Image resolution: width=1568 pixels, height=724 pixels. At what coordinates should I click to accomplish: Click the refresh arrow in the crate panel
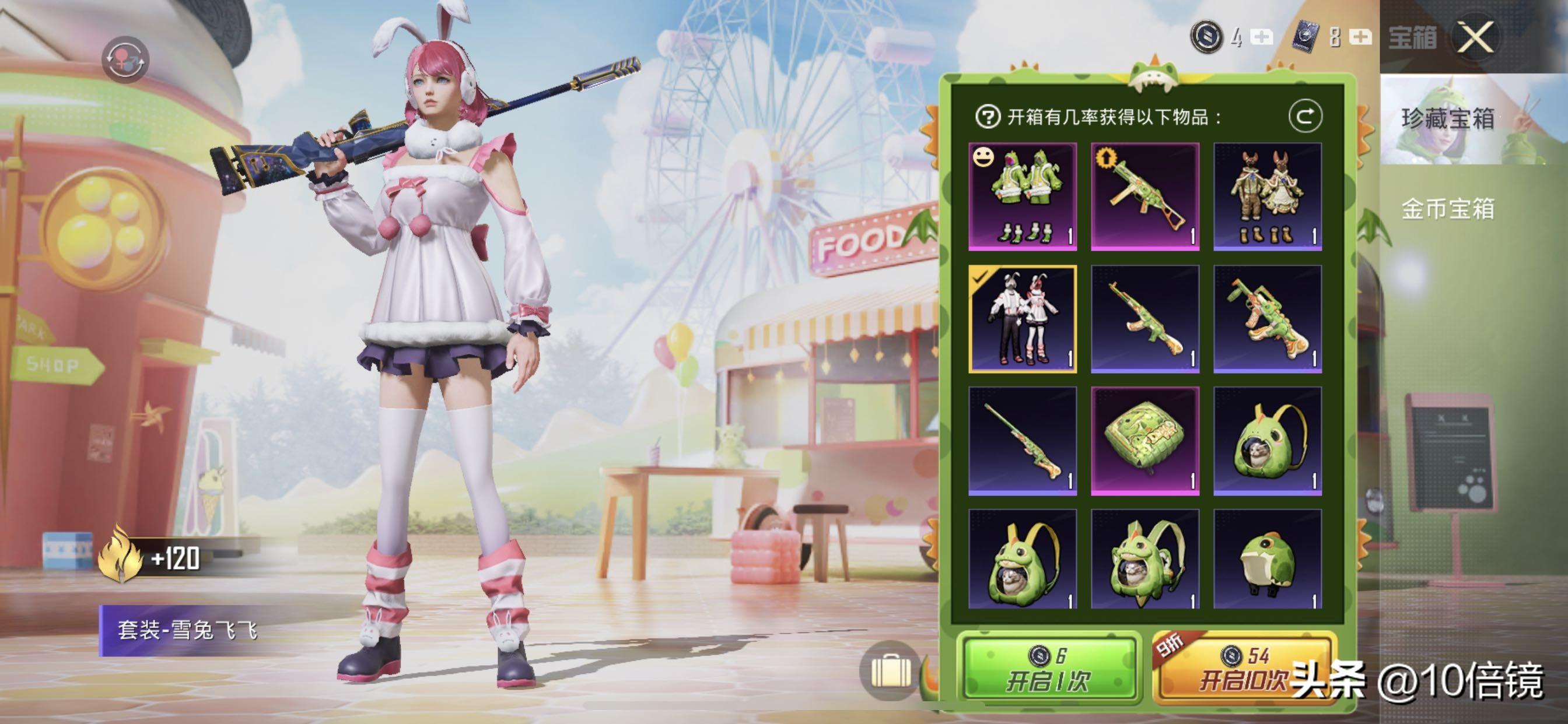1305,116
